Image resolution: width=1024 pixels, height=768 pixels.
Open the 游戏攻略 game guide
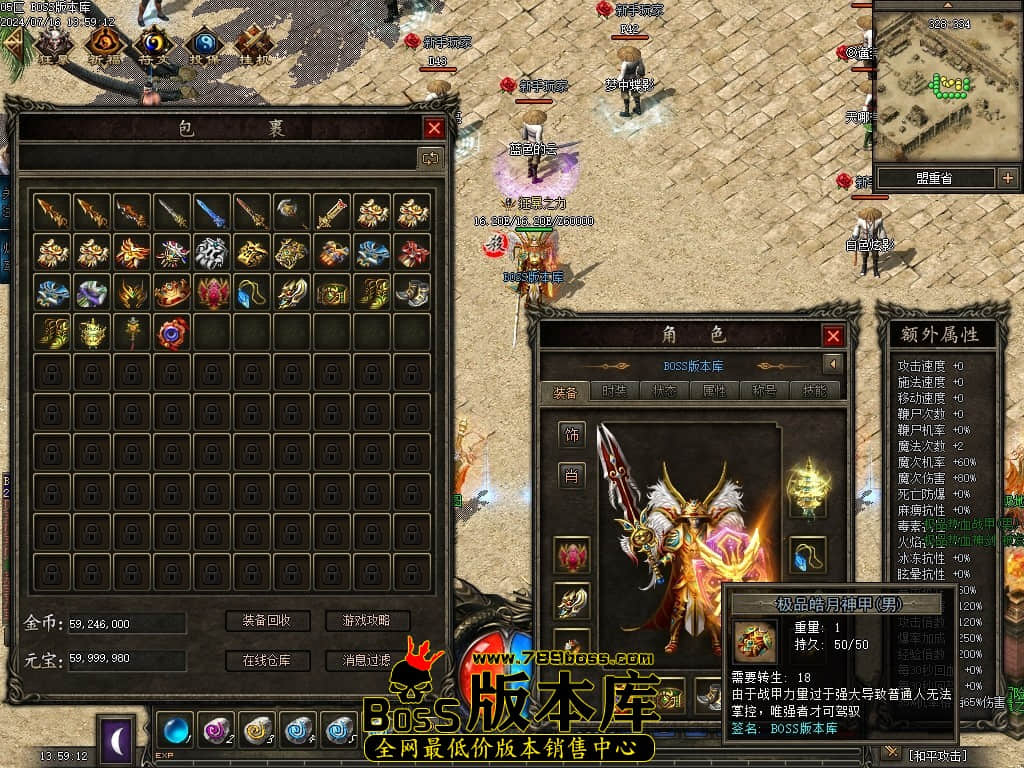(367, 621)
